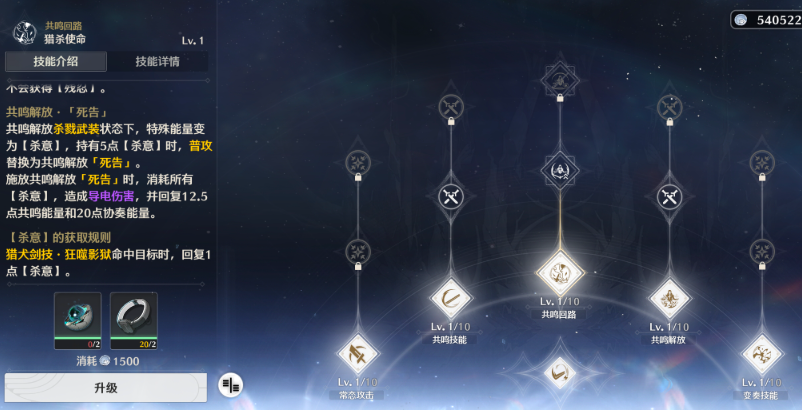Choose the 共鸣技能 skill node
Image resolution: width=802 pixels, height=410 pixels.
[x=450, y=297]
